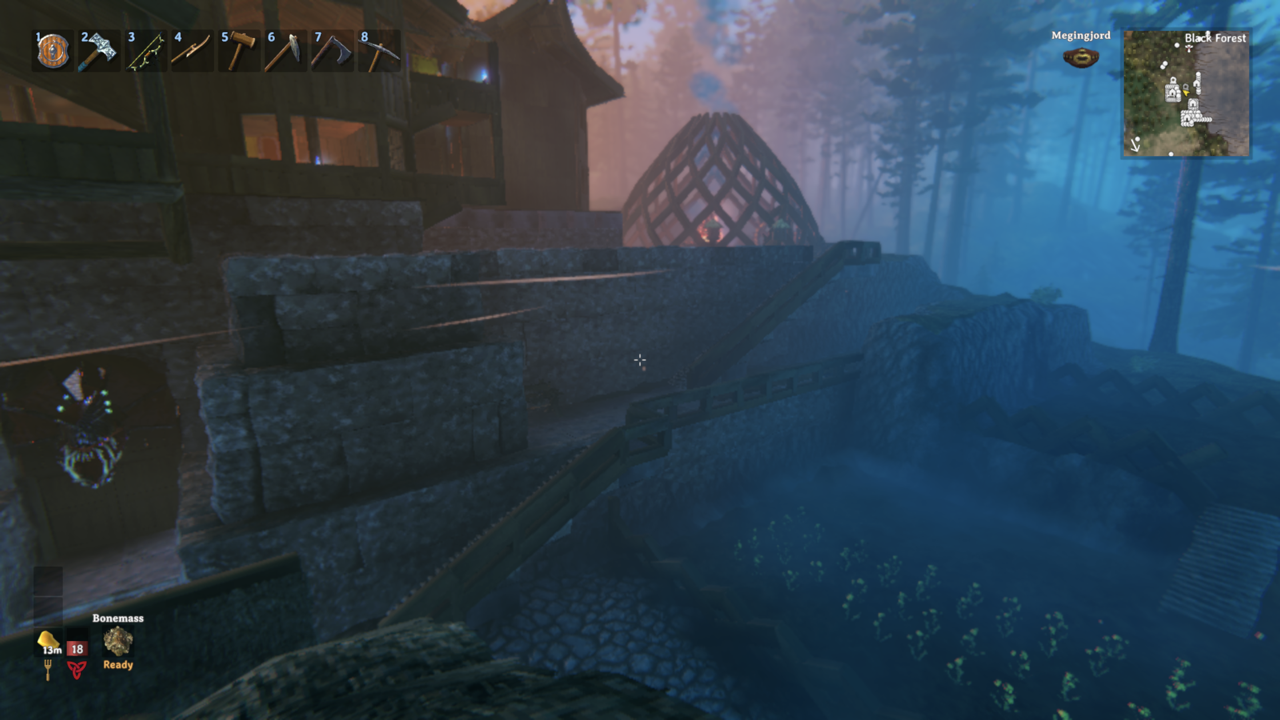Select the vine-wrapped bow in slot 3
This screenshot has width=1280, height=720.
point(144,51)
